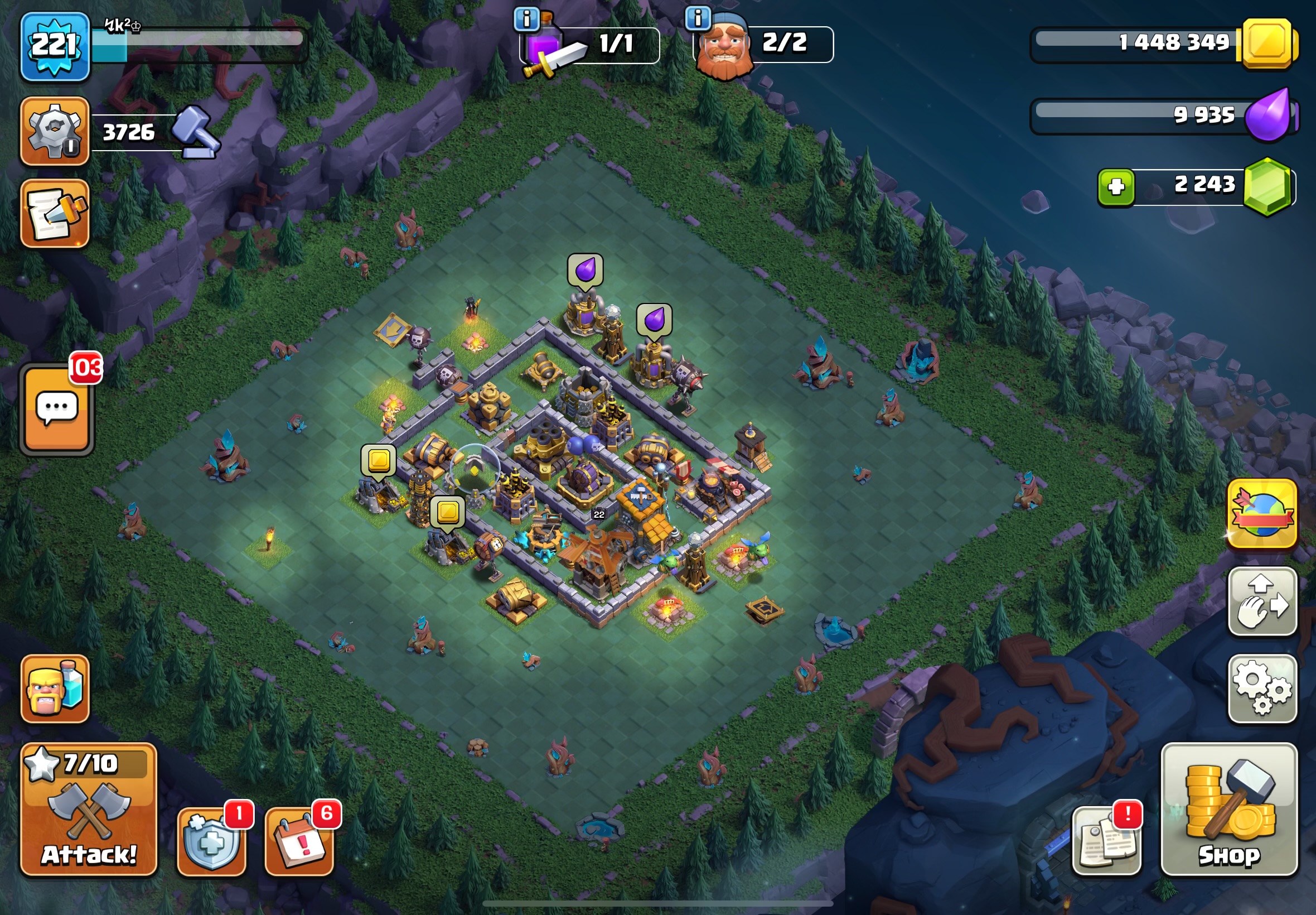This screenshot has height=915, width=1316.
Task: Tap the Attack! button with crossed axes
Action: [88, 810]
